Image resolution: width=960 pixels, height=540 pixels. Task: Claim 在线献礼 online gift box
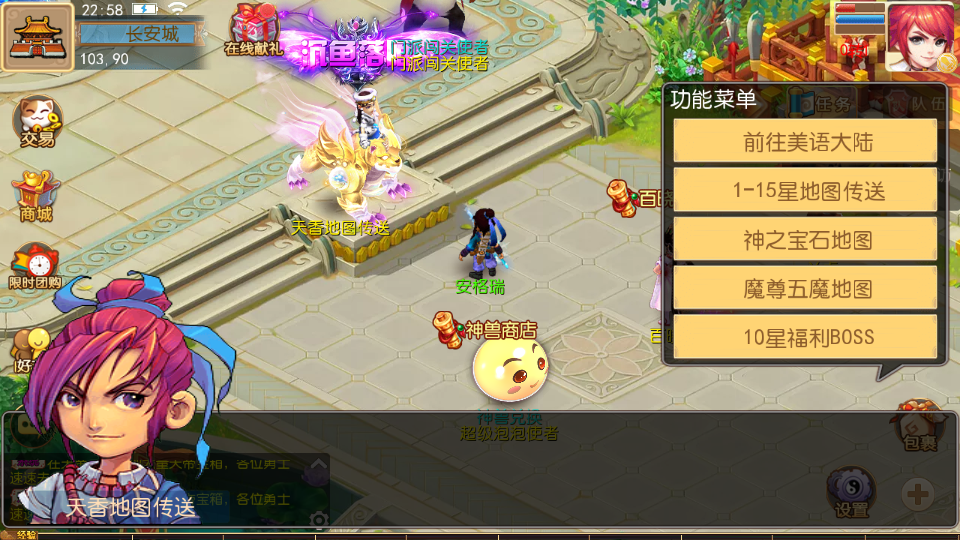coord(254,30)
